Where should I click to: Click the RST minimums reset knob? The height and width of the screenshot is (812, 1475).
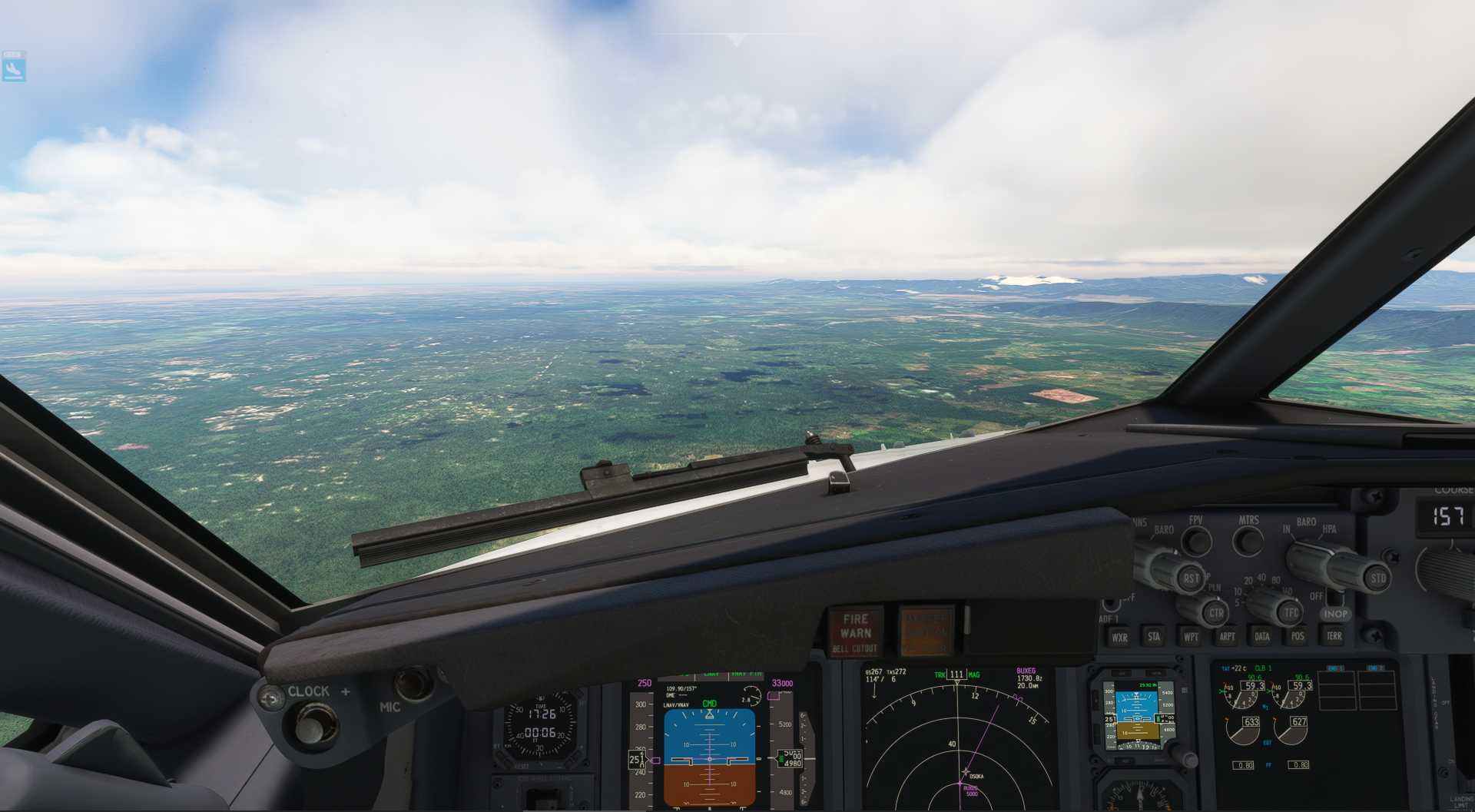1191,578
